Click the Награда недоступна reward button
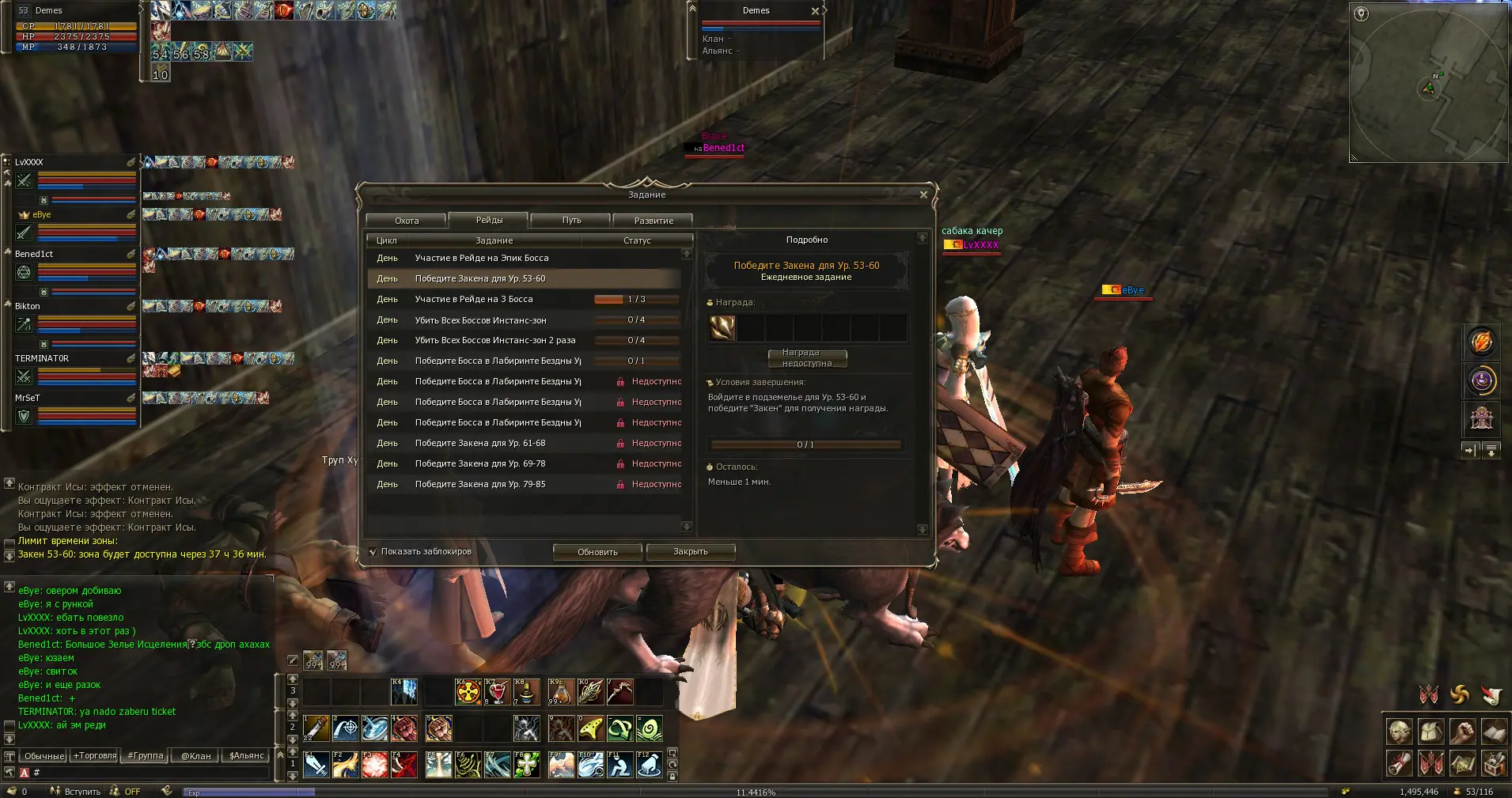 click(x=806, y=358)
